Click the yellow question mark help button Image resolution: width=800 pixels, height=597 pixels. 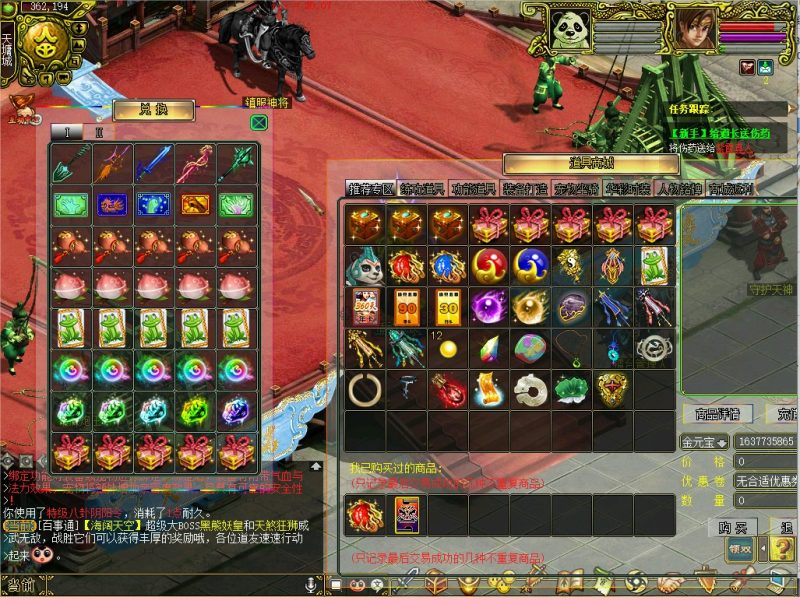(783, 549)
